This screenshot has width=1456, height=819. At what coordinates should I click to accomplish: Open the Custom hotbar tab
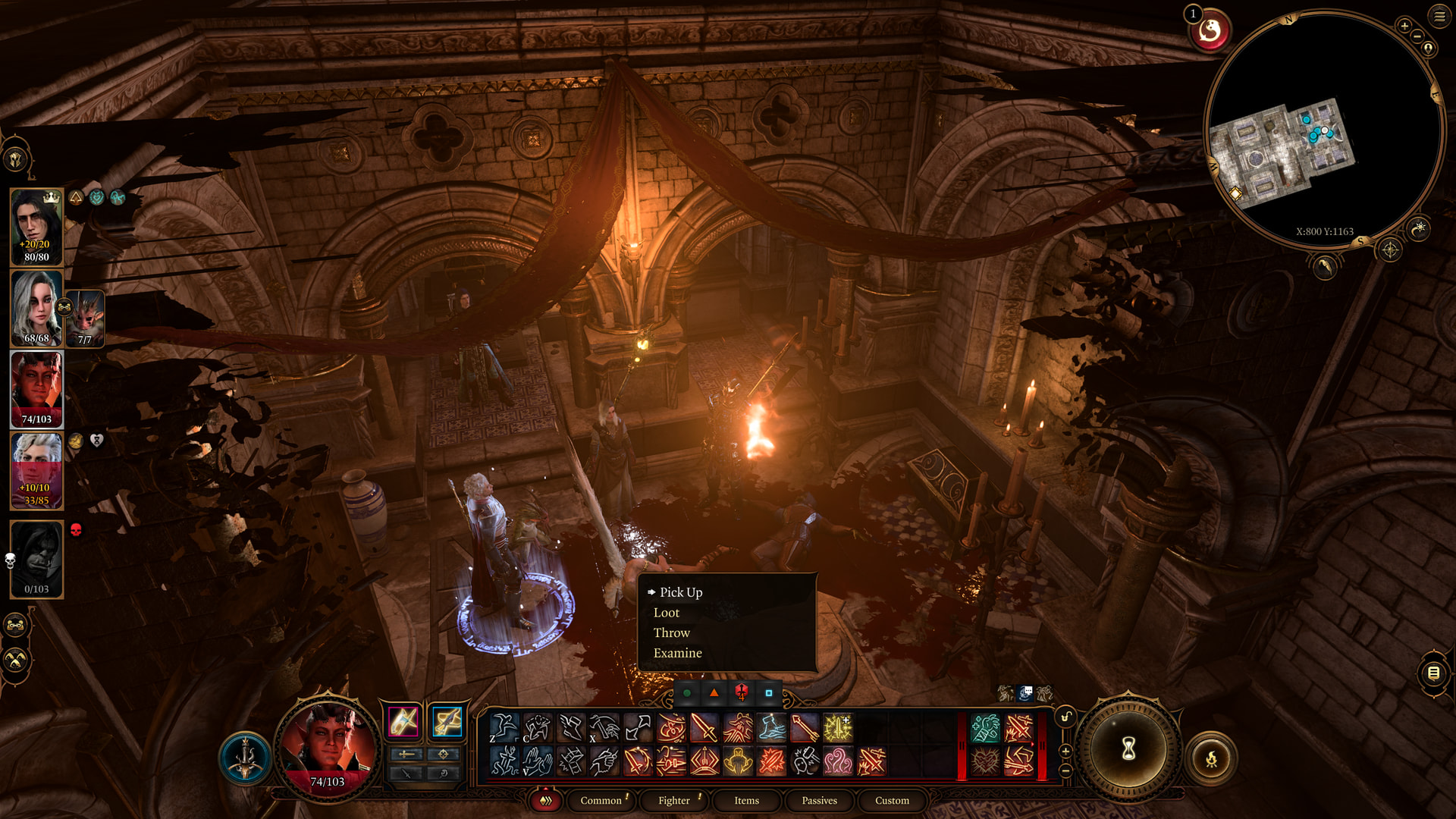(892, 800)
